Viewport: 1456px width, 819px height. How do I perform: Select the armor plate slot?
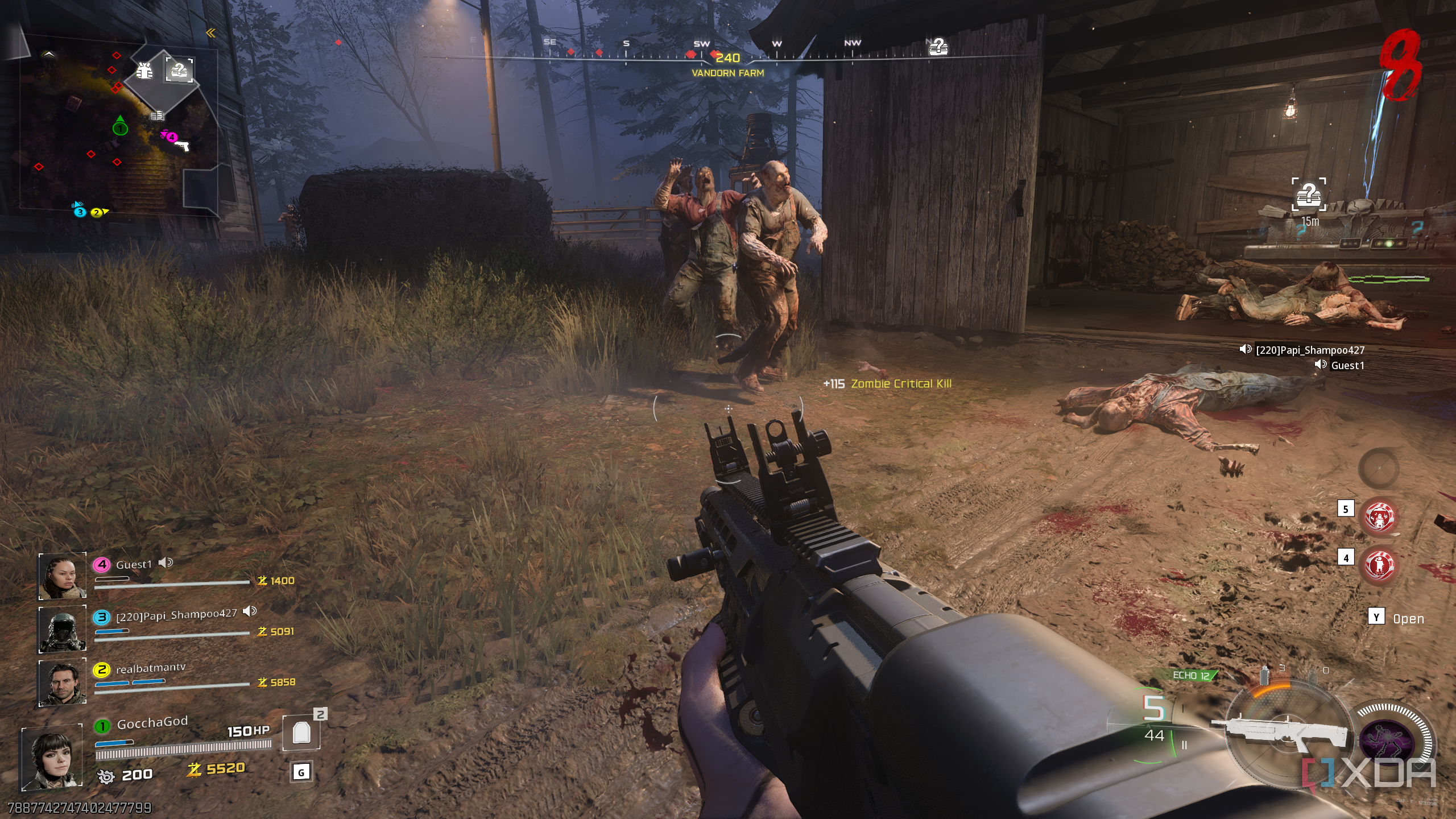click(301, 733)
